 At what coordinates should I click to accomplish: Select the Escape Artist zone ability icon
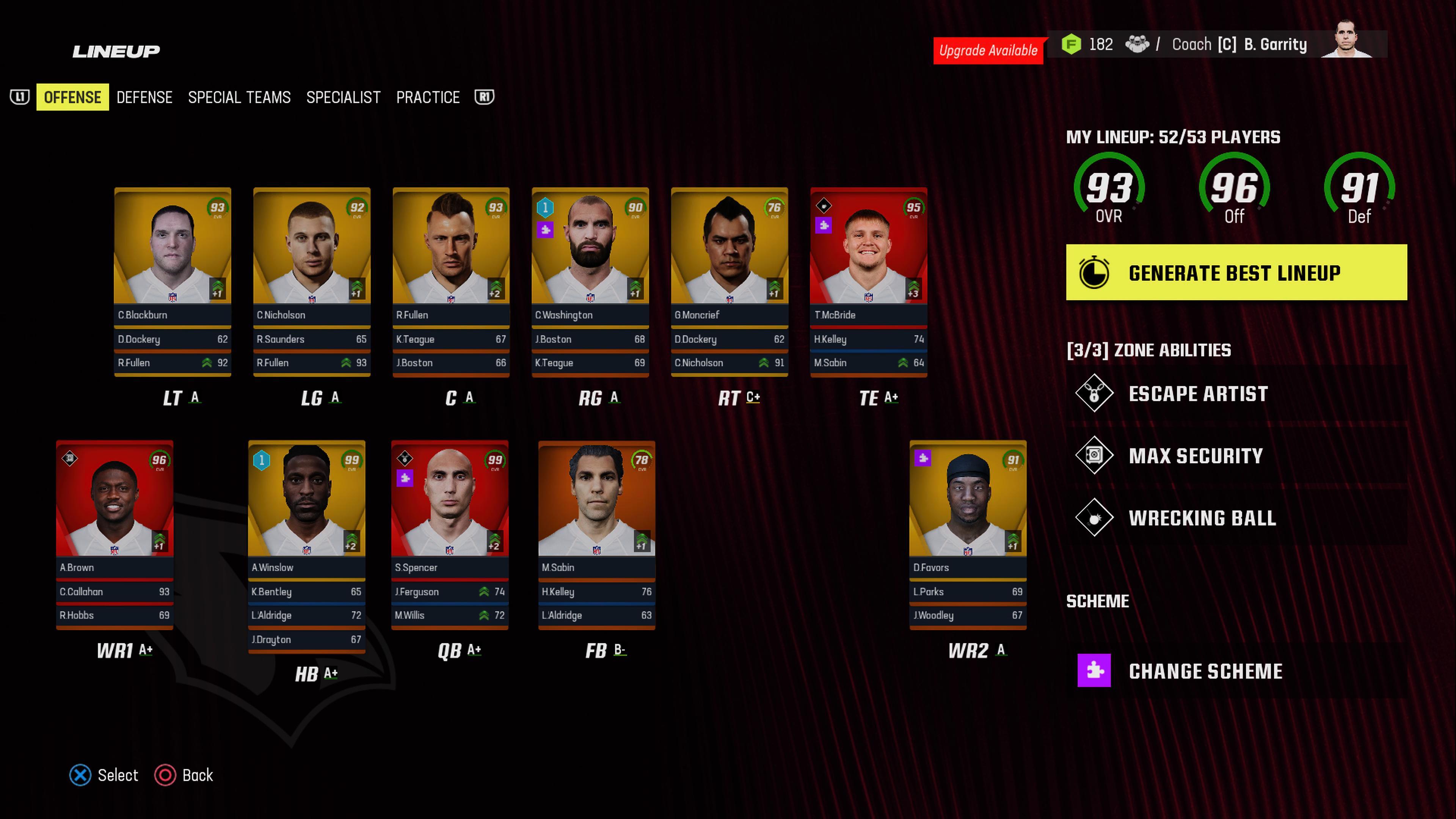(x=1095, y=394)
